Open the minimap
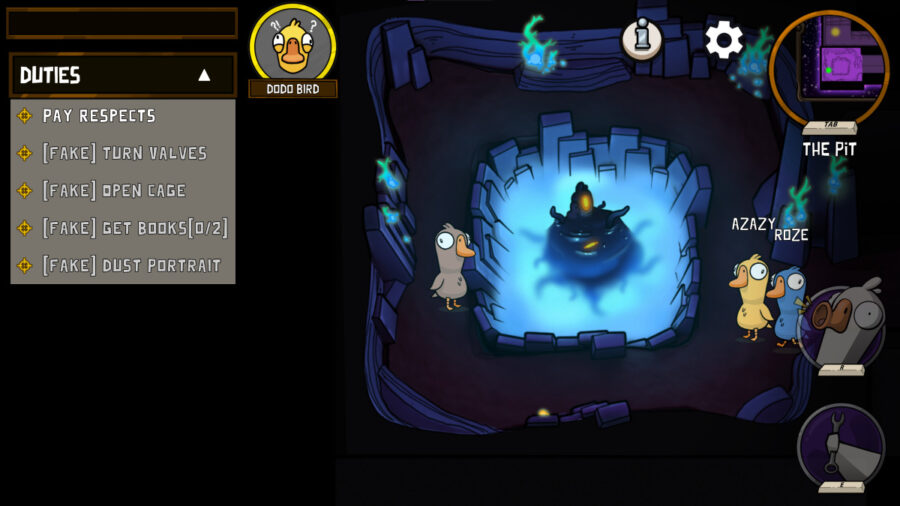Viewport: 900px width, 506px height. tap(829, 69)
